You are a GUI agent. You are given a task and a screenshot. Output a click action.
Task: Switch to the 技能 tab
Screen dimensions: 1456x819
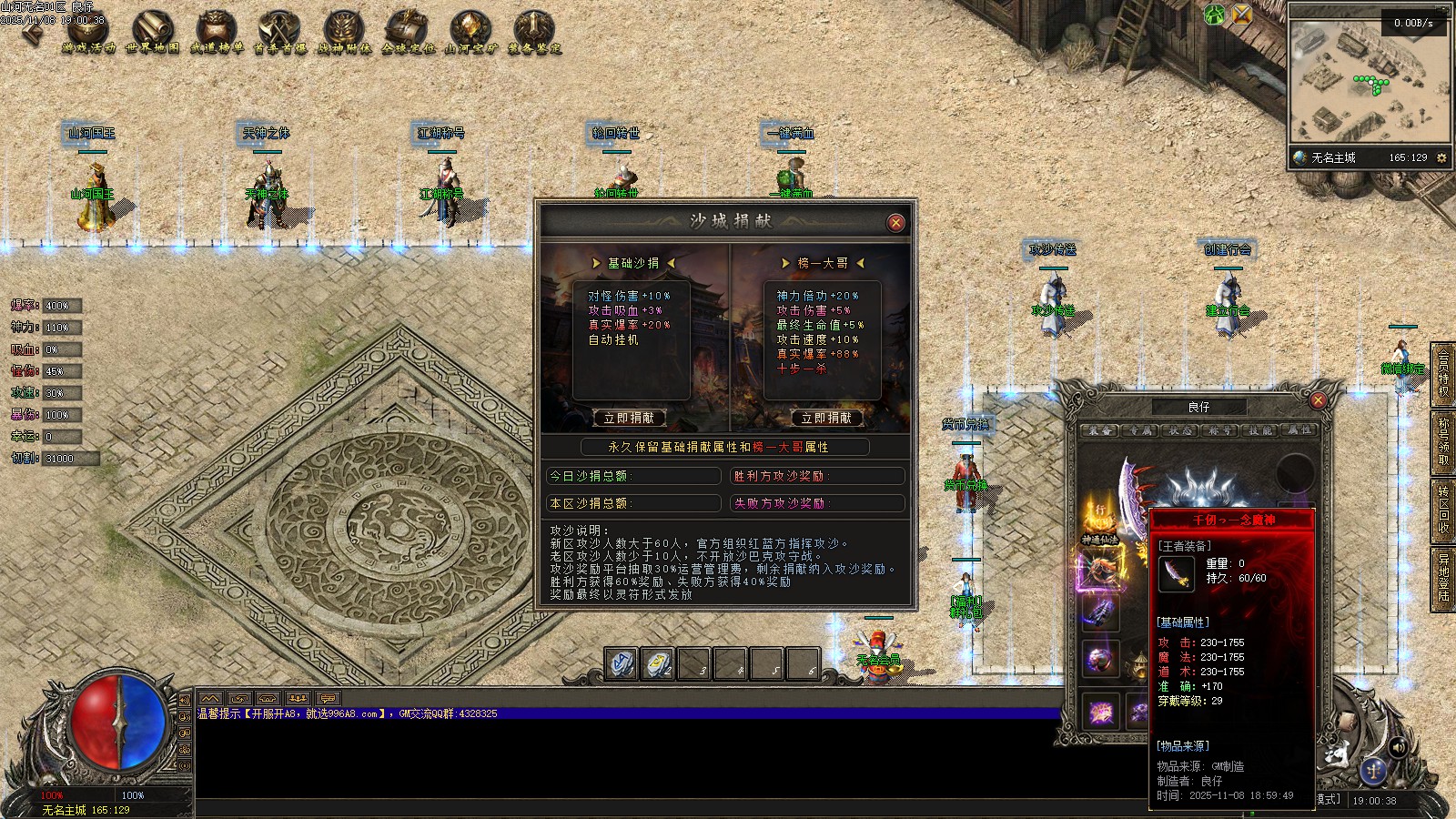tap(1260, 430)
